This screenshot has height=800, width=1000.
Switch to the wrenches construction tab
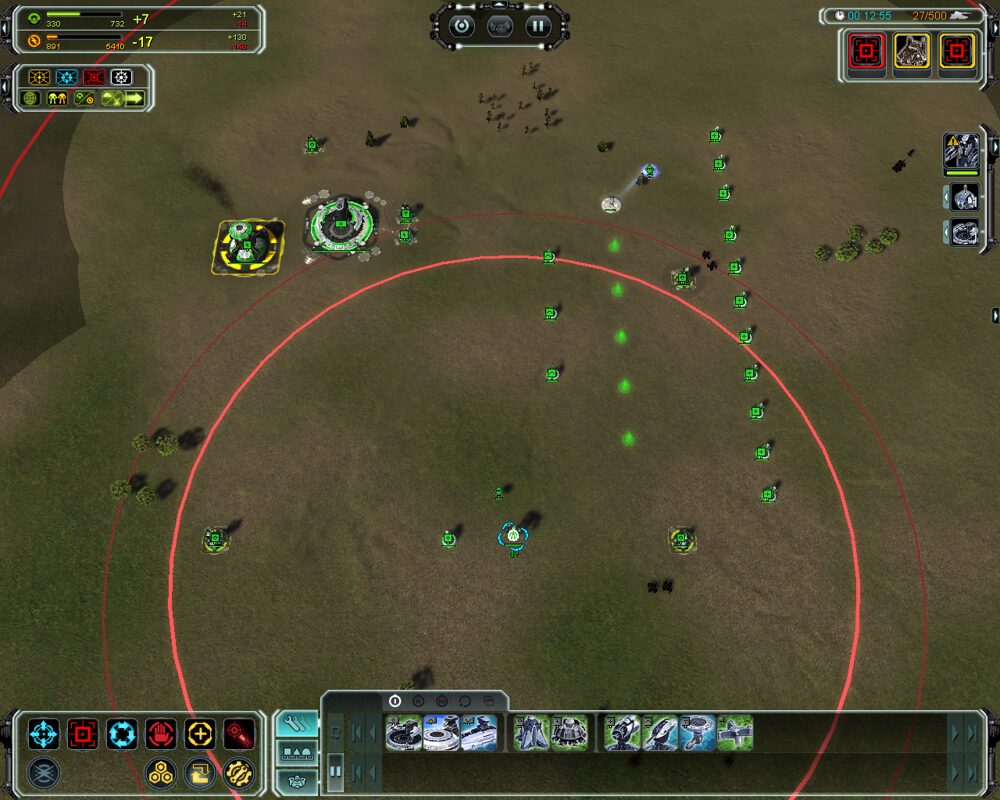[296, 724]
